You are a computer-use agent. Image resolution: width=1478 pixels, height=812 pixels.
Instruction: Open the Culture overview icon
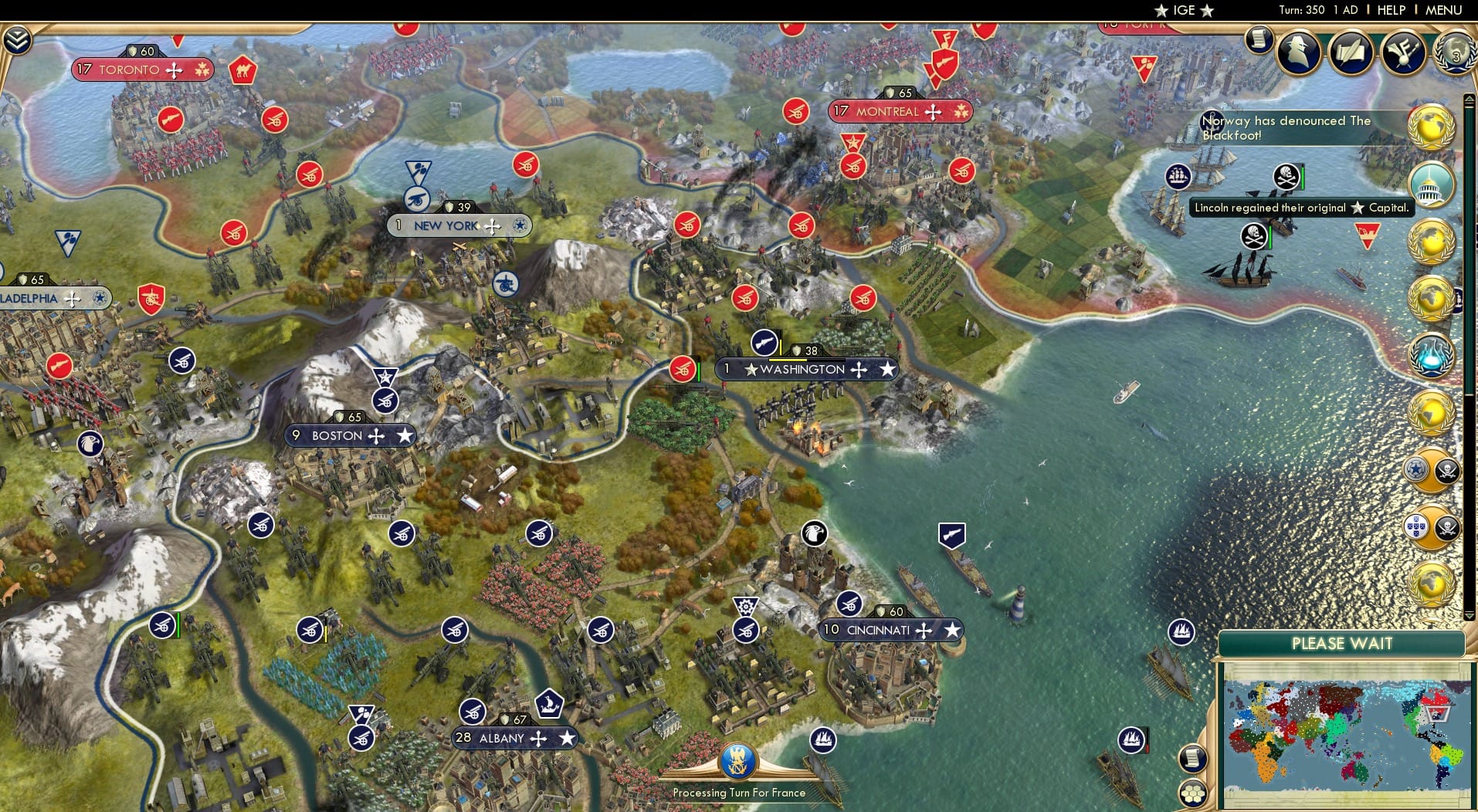(1403, 52)
